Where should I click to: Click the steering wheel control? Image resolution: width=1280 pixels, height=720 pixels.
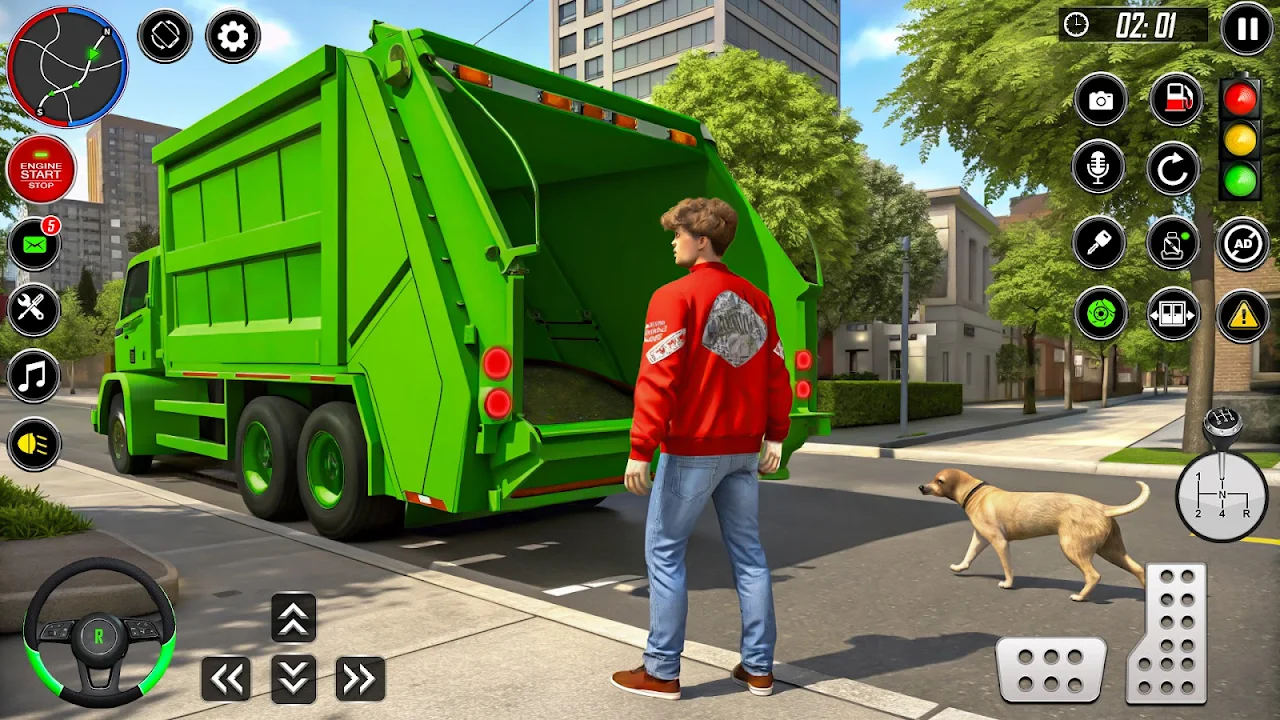[x=99, y=633]
